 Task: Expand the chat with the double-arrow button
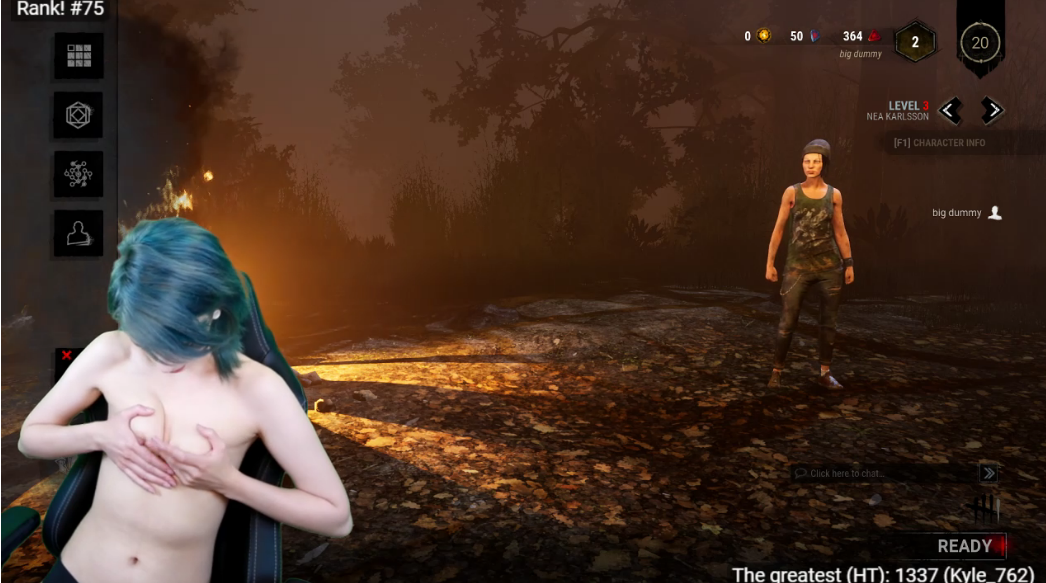[988, 473]
